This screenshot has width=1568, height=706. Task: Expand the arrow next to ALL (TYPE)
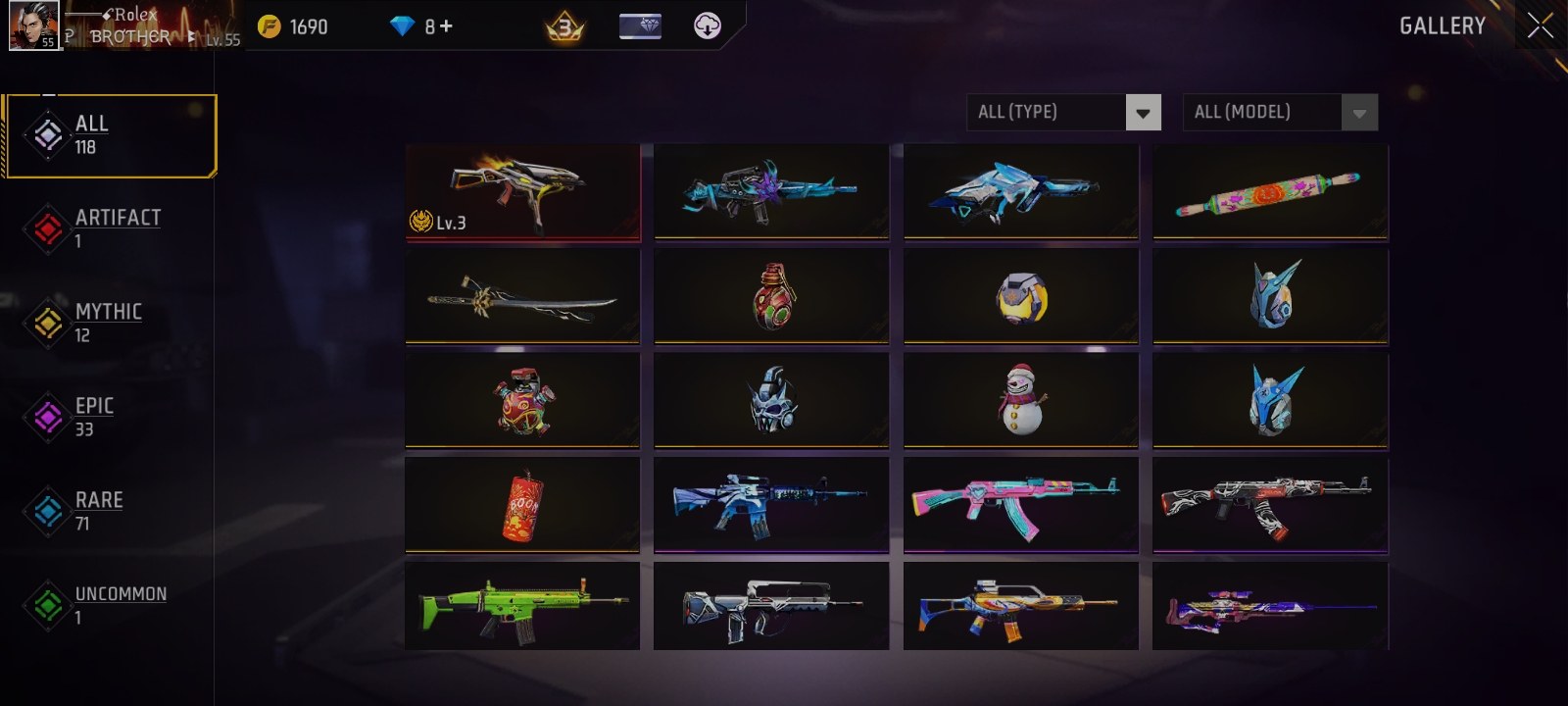point(1142,112)
